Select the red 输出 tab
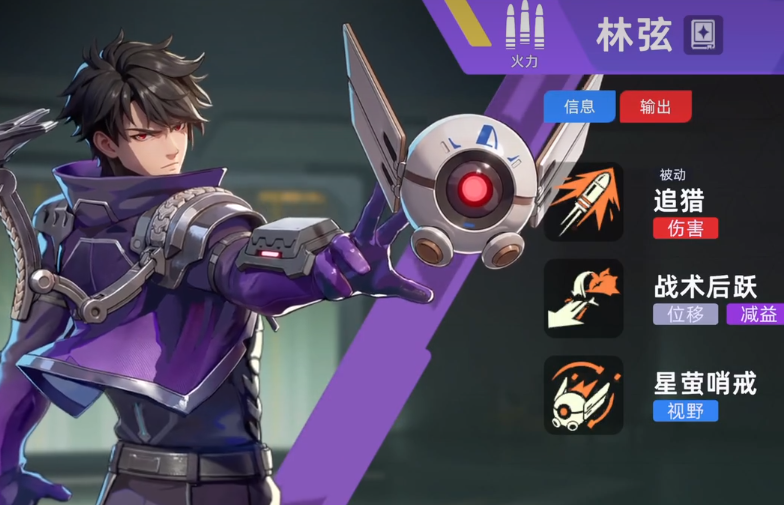The image size is (784, 505). tap(655, 107)
